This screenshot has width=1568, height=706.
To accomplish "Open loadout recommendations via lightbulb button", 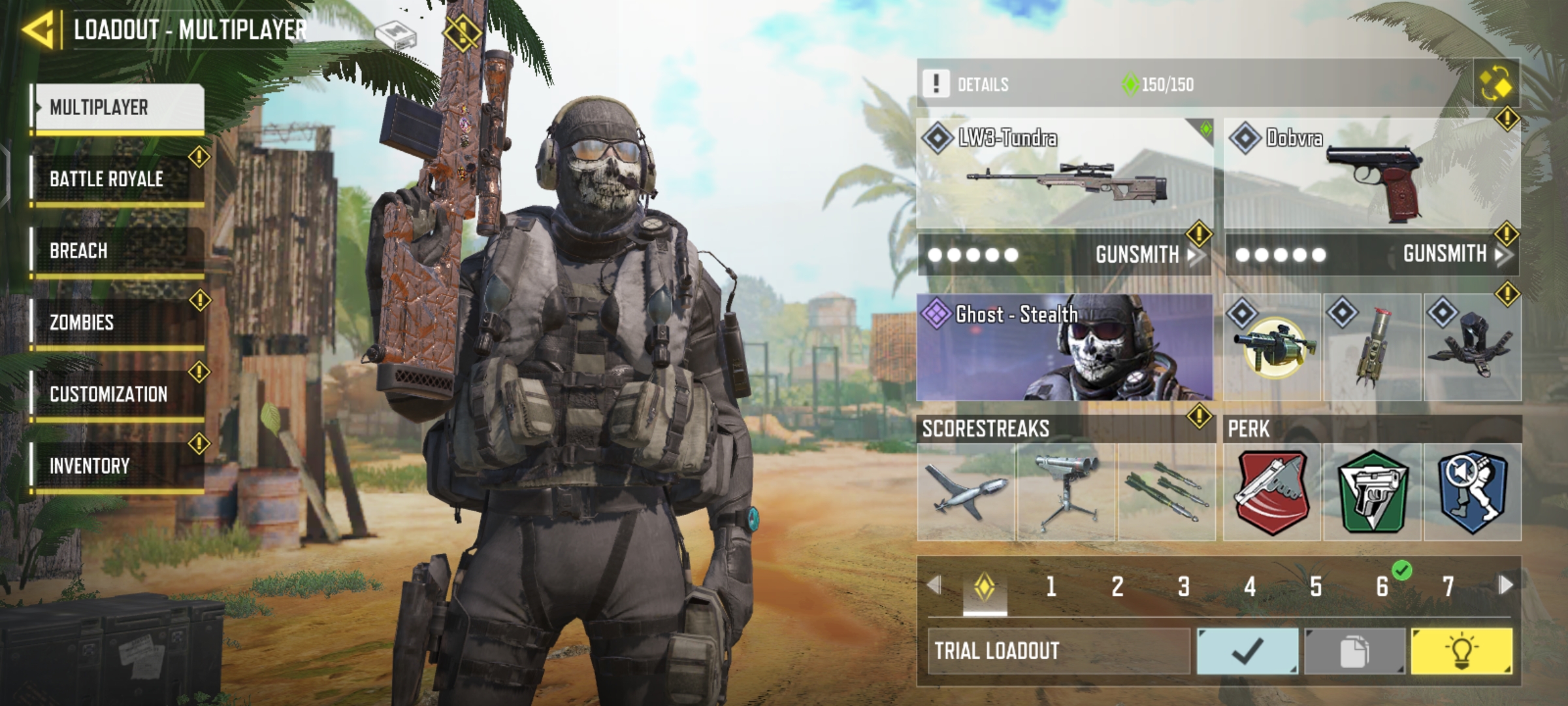I will (x=1462, y=651).
